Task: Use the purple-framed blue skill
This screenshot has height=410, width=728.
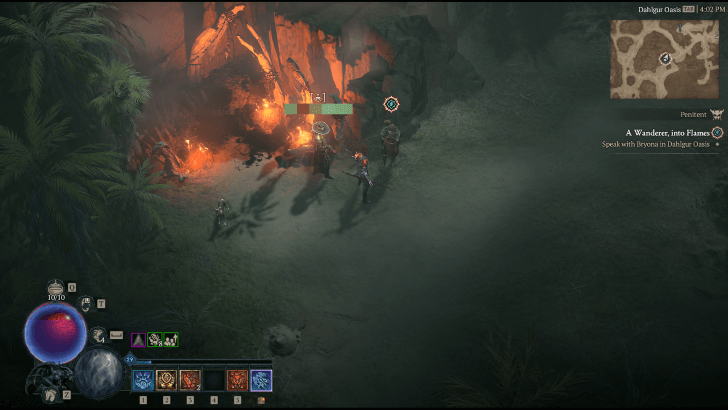Action: [261, 380]
